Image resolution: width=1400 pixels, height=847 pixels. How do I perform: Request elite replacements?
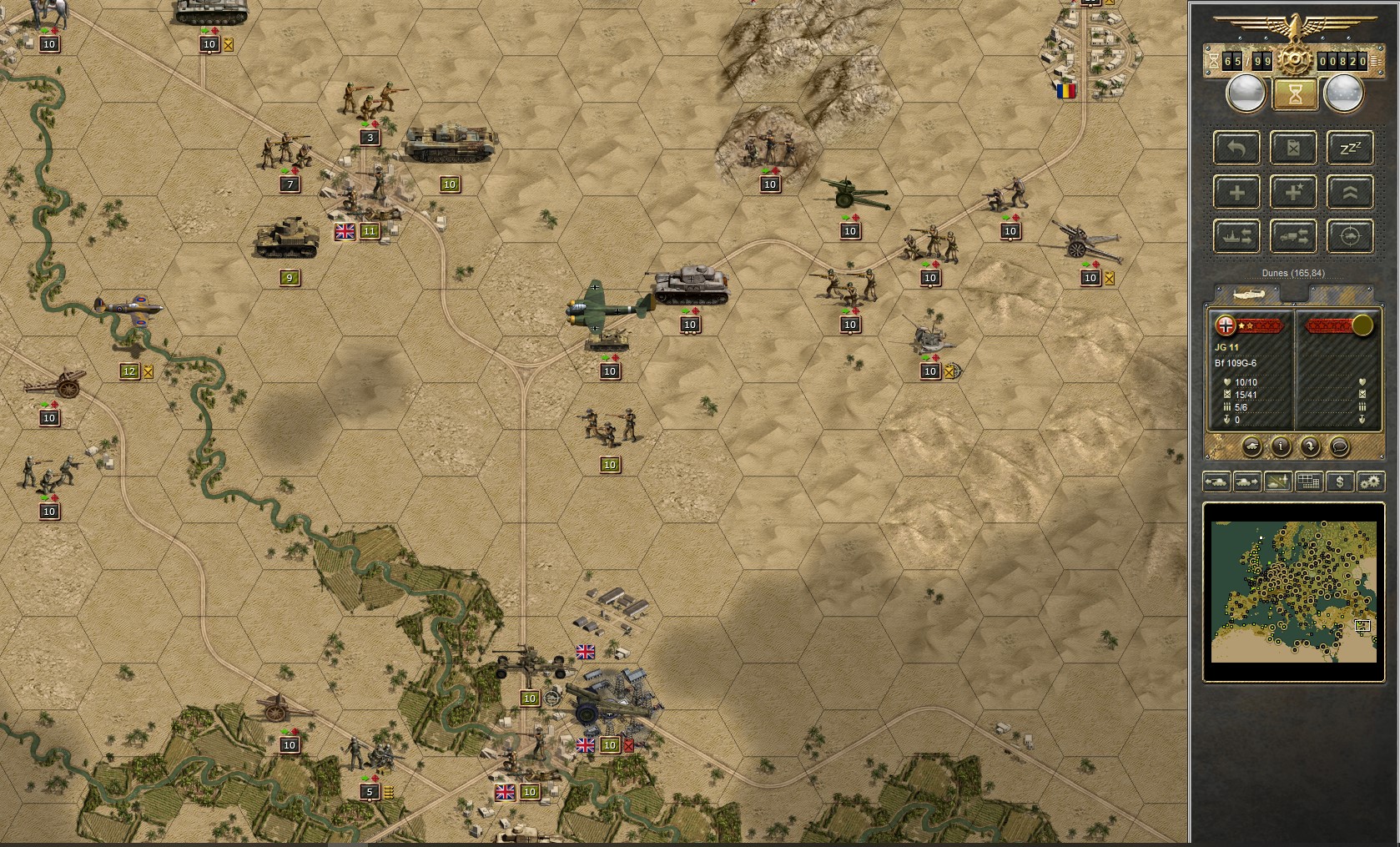1294,192
